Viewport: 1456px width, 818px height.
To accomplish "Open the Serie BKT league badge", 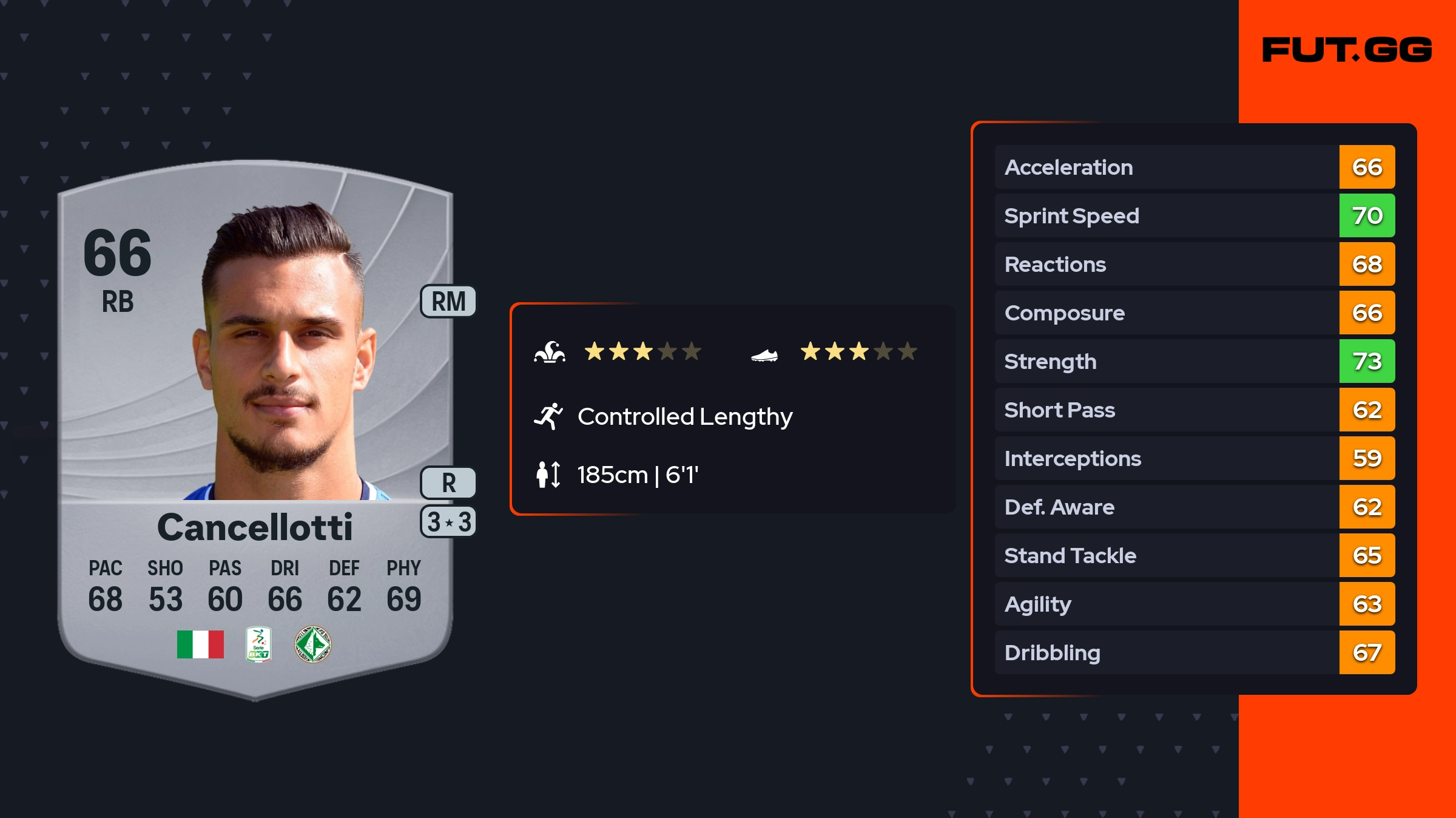I will tap(258, 644).
